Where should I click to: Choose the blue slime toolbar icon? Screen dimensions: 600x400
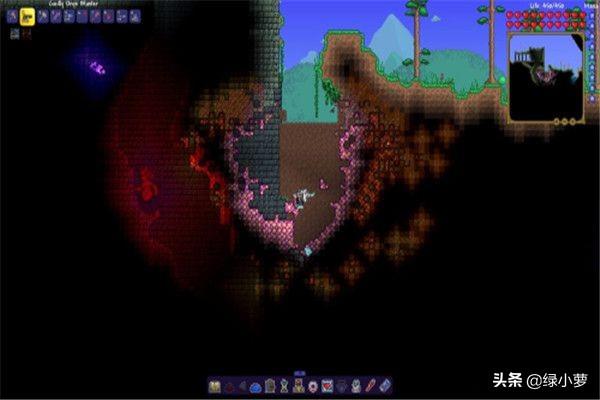point(255,386)
